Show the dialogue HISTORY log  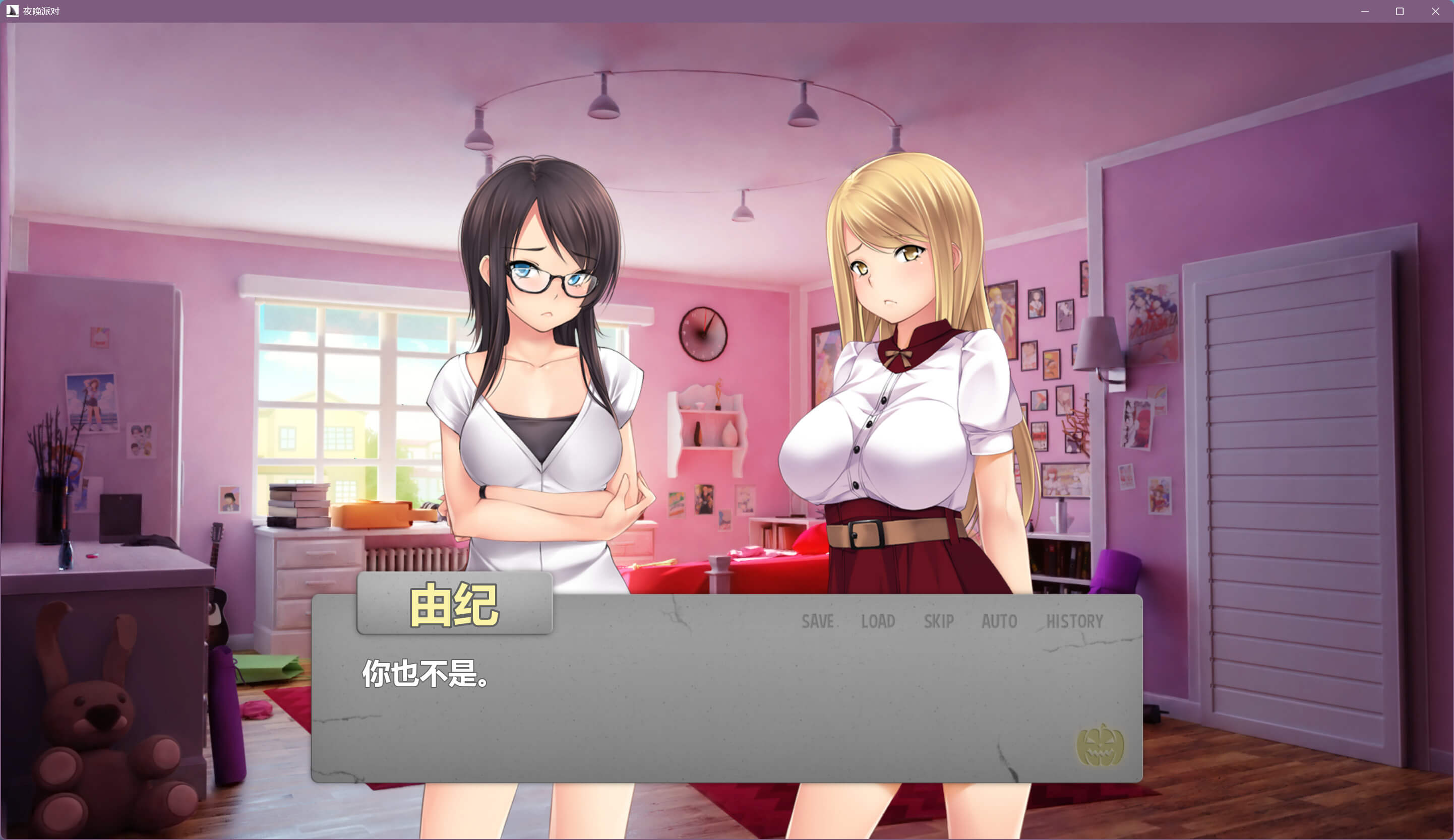pos(1074,621)
